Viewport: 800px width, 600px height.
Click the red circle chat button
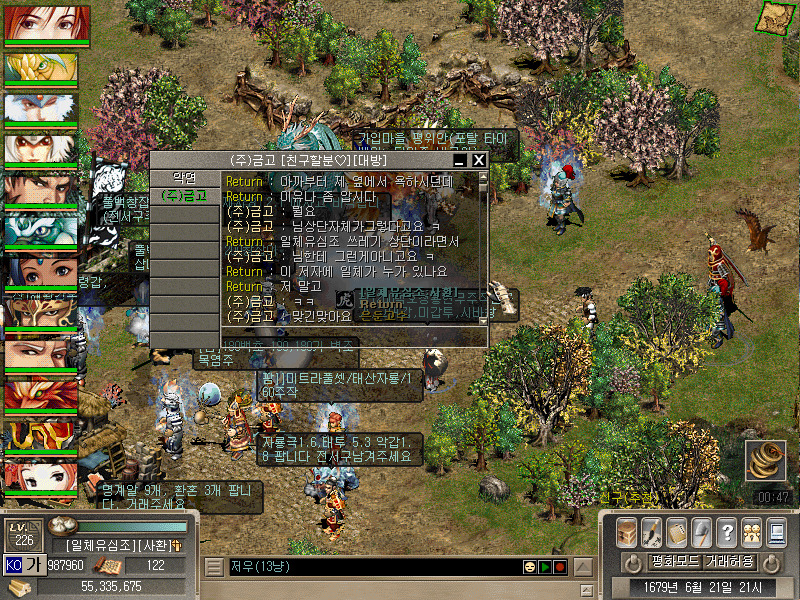point(560,567)
